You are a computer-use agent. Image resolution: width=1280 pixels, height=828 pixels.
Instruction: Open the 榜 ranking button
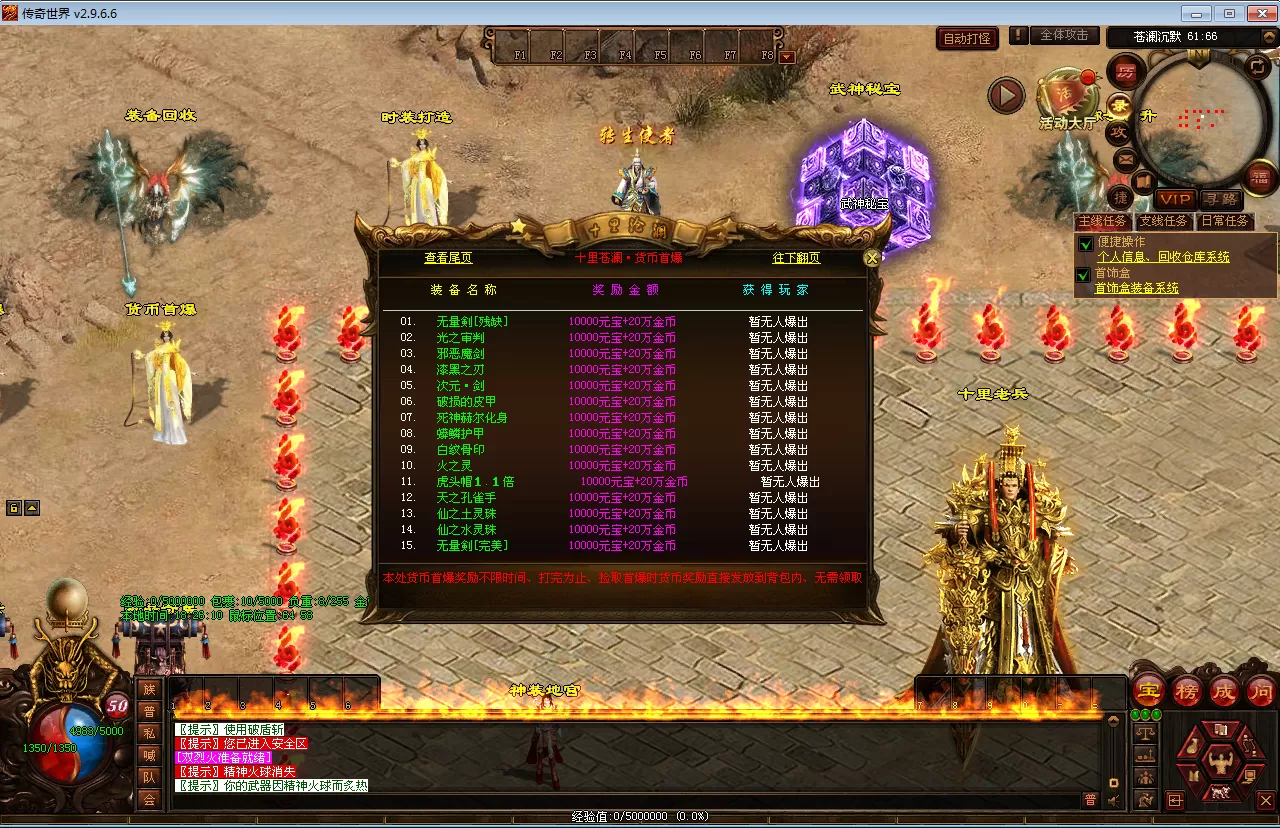point(1187,690)
